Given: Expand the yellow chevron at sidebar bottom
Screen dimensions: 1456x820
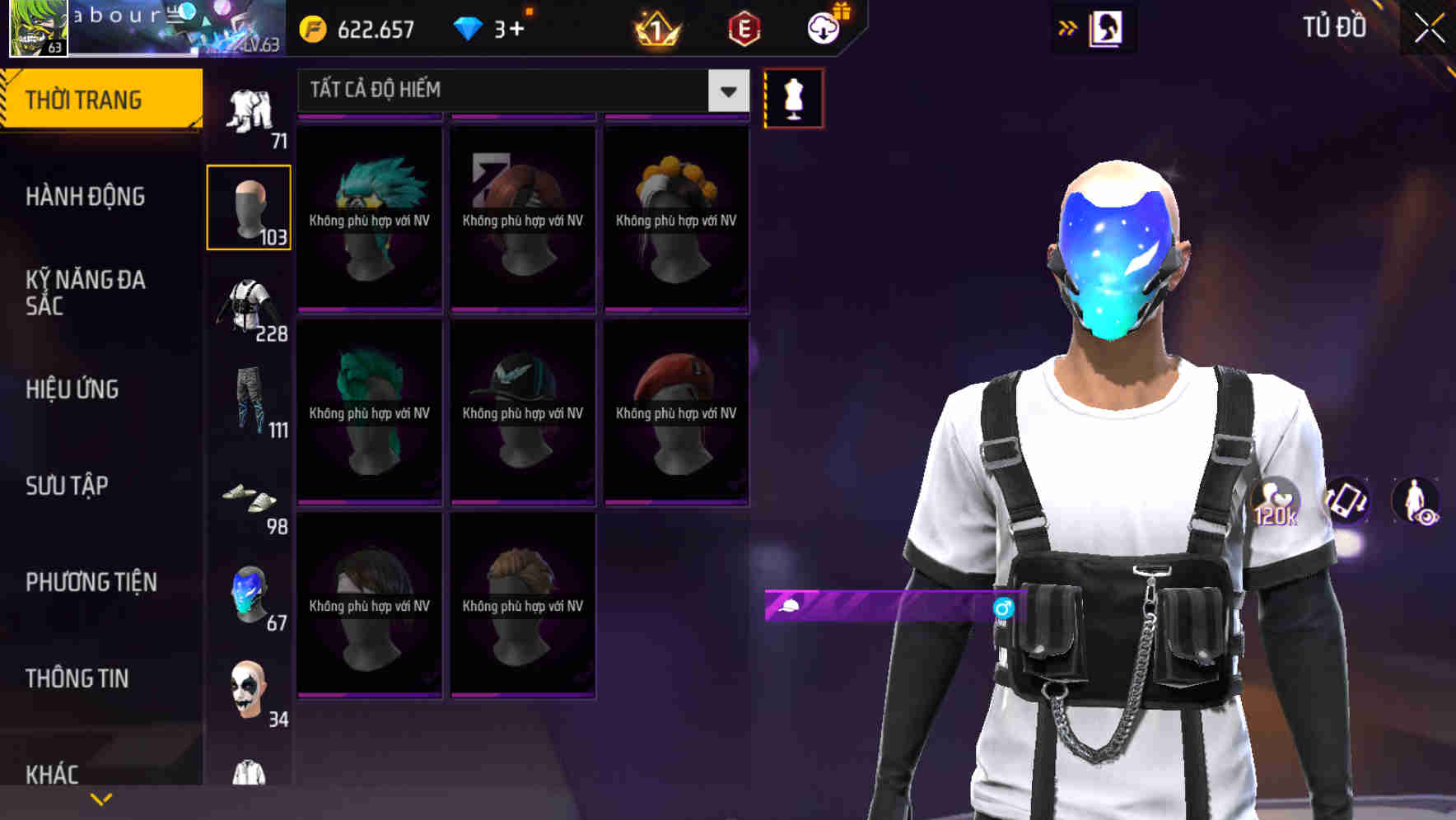Looking at the screenshot, I should 100,797.
